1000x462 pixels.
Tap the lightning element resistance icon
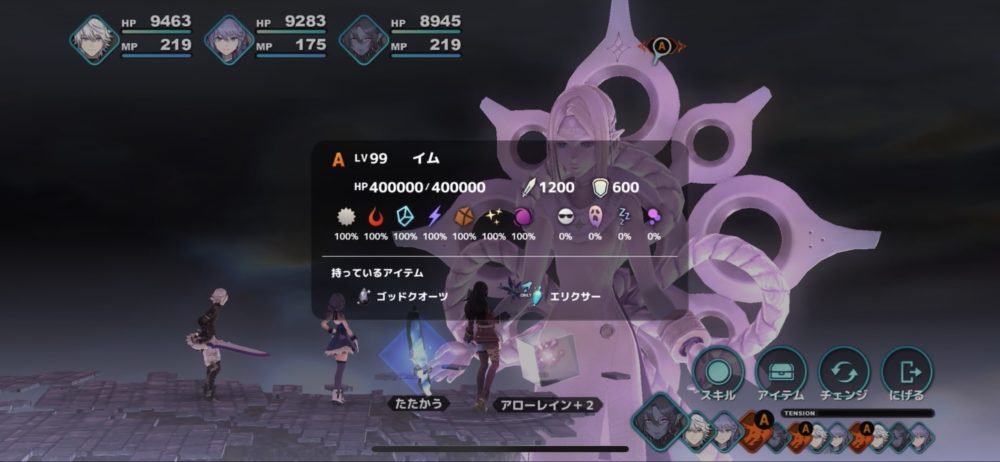(435, 216)
